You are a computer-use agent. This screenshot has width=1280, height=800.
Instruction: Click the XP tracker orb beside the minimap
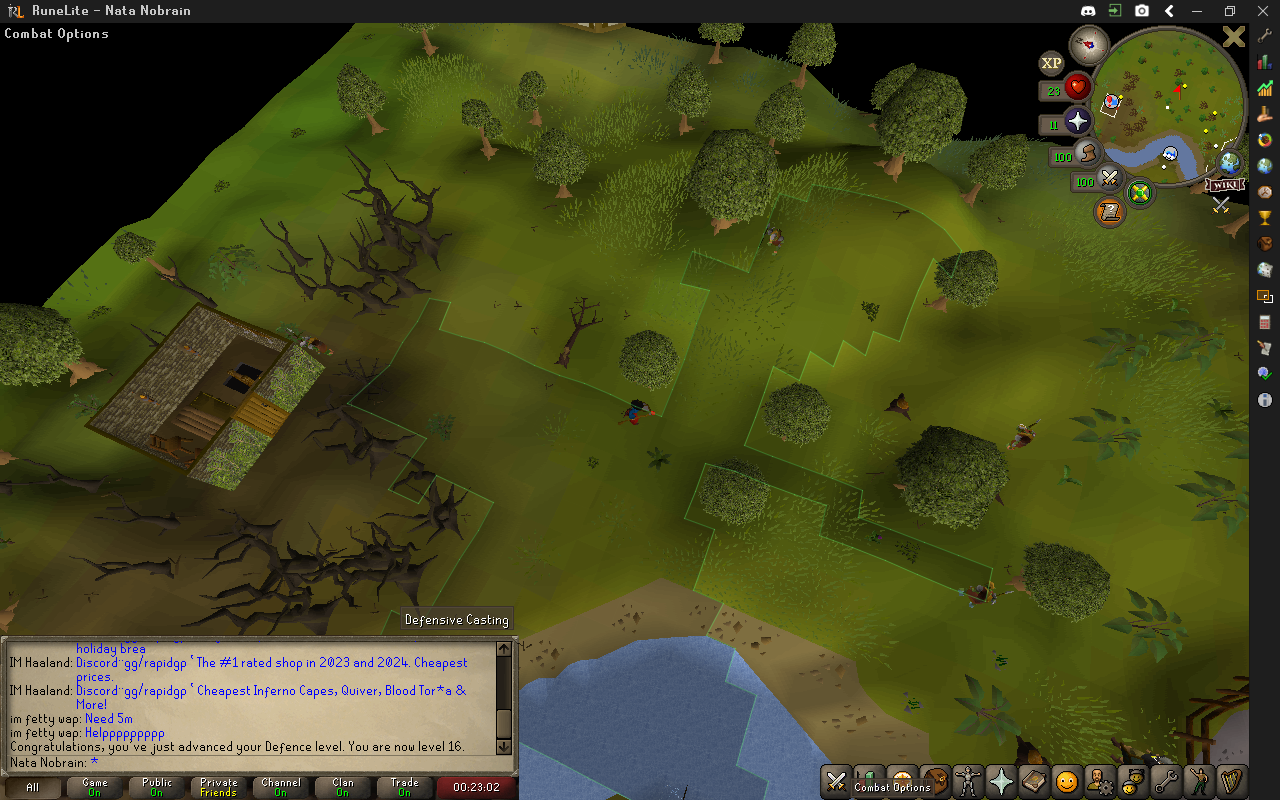(1051, 63)
